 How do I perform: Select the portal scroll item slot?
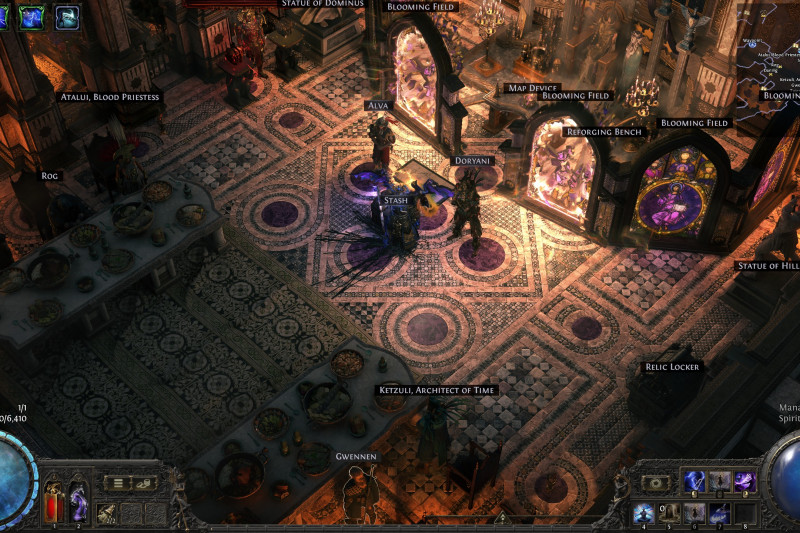click(107, 513)
